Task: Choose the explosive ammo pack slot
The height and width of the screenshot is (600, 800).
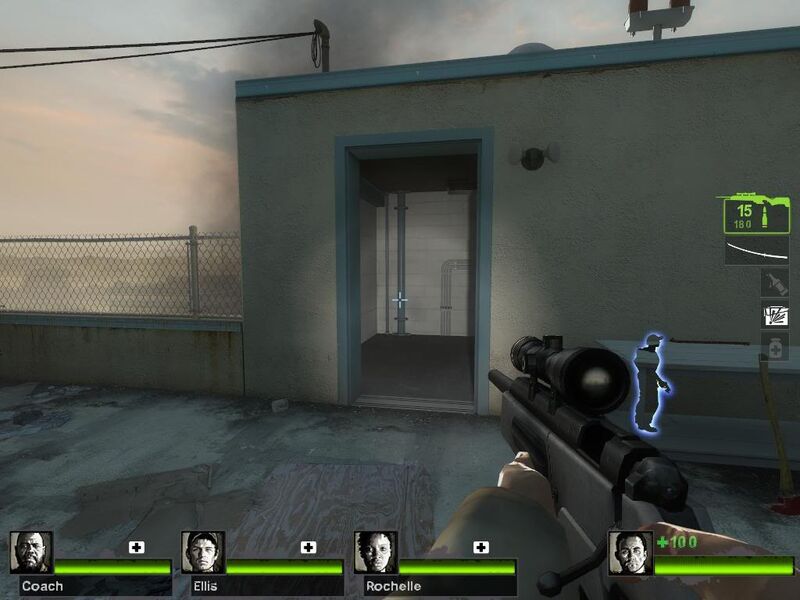Action: (x=774, y=316)
